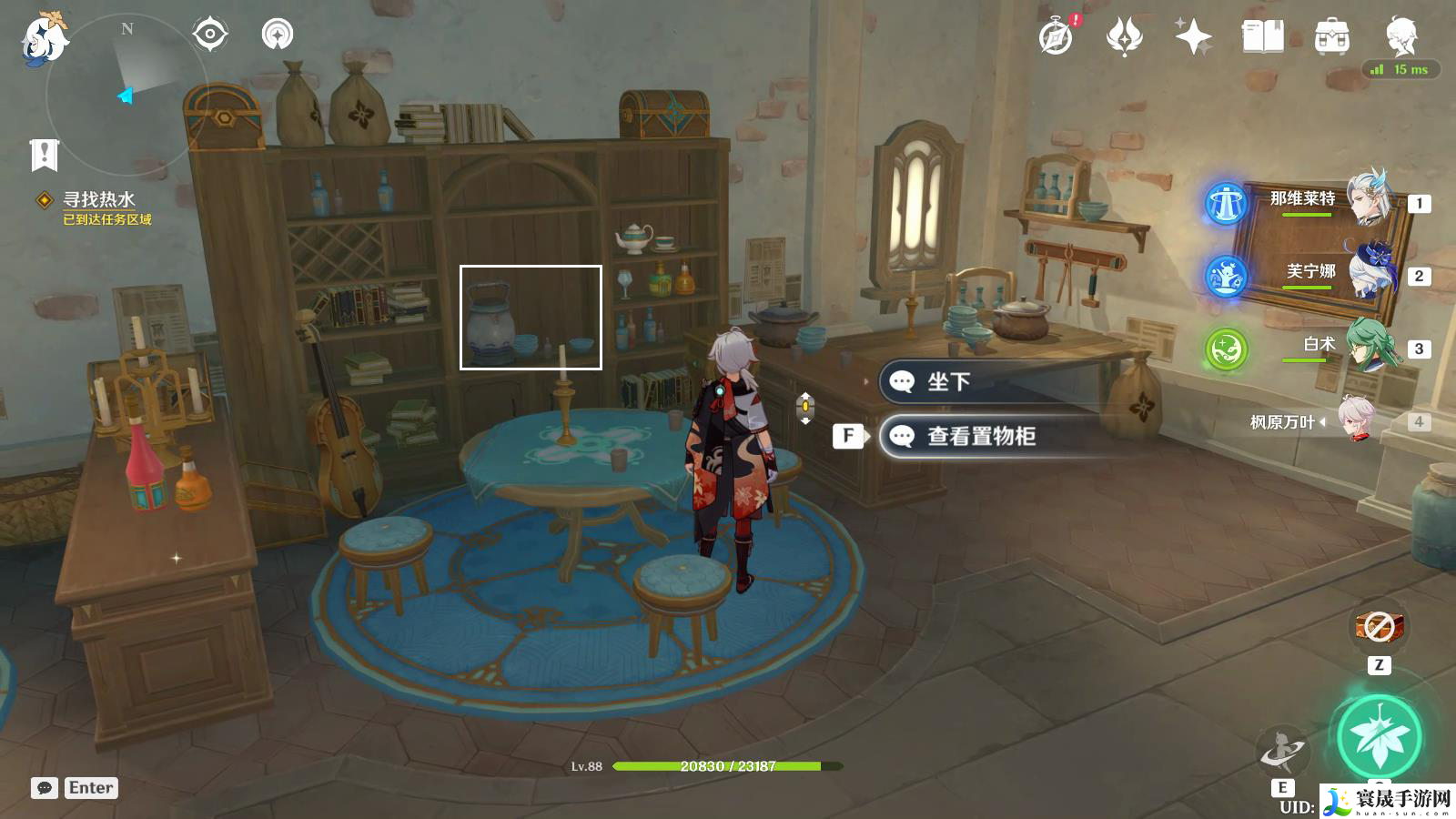The image size is (1456, 819).
Task: Use the crossed-out gadget quick slot
Action: click(1379, 626)
